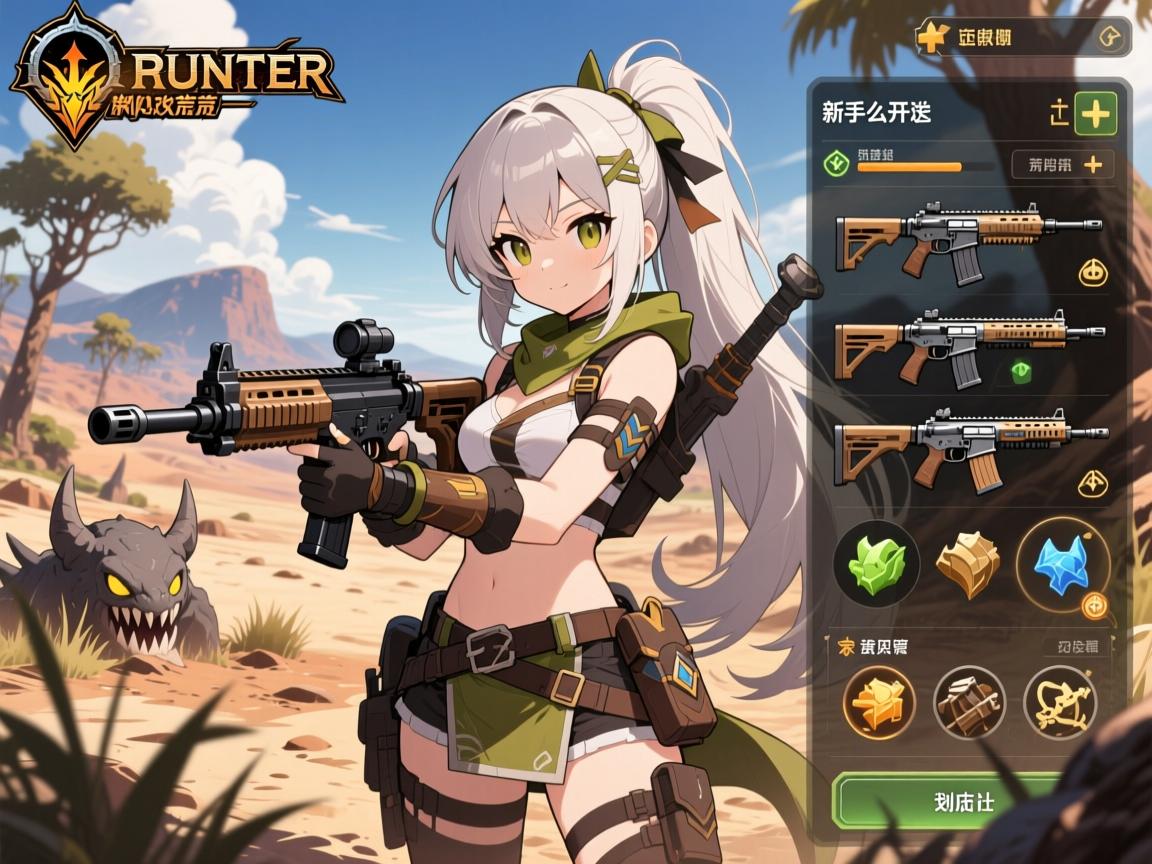Select the first rifle in the weapon list
This screenshot has width=1152, height=864.
[x=966, y=238]
